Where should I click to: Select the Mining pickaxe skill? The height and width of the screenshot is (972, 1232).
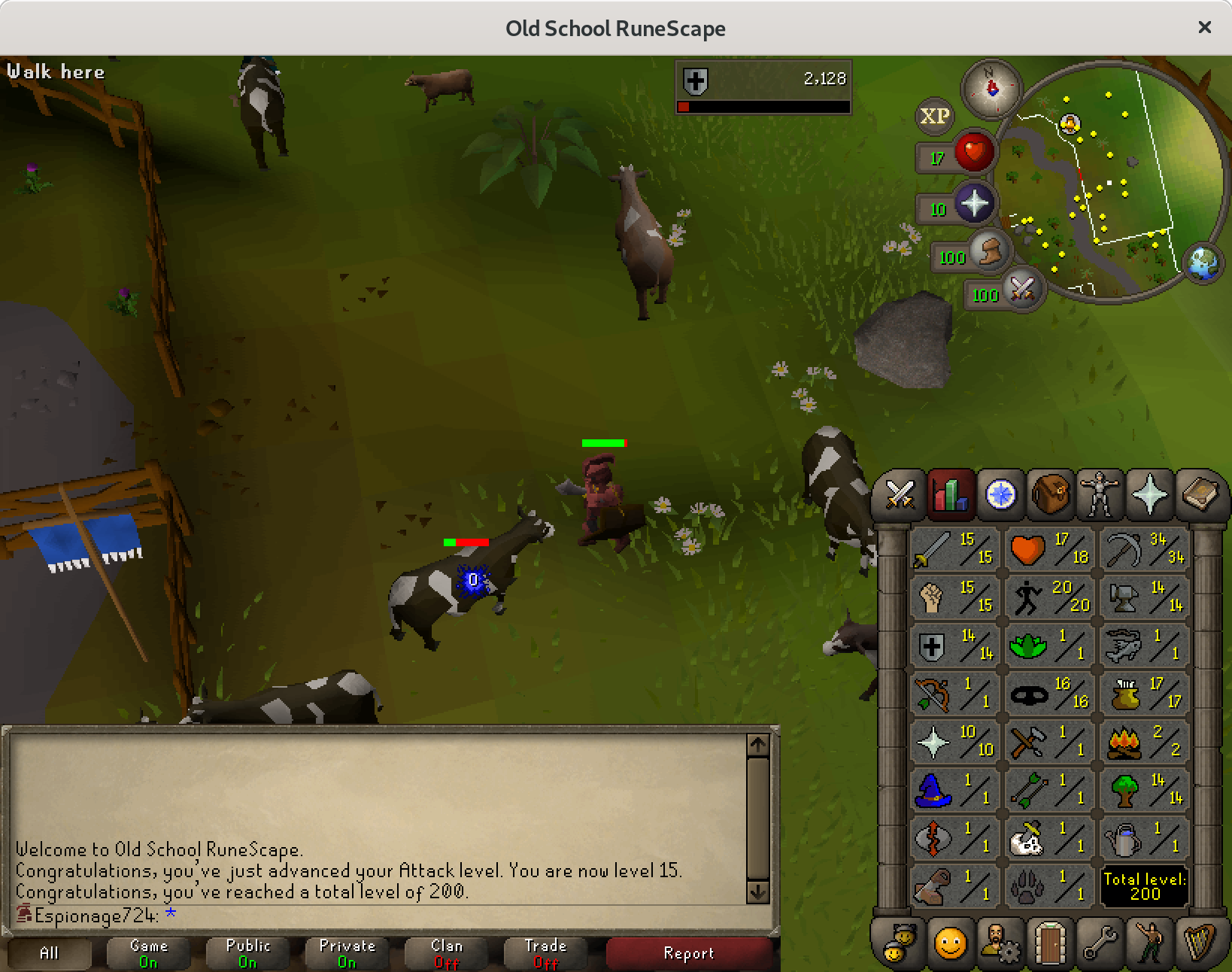point(1144,548)
